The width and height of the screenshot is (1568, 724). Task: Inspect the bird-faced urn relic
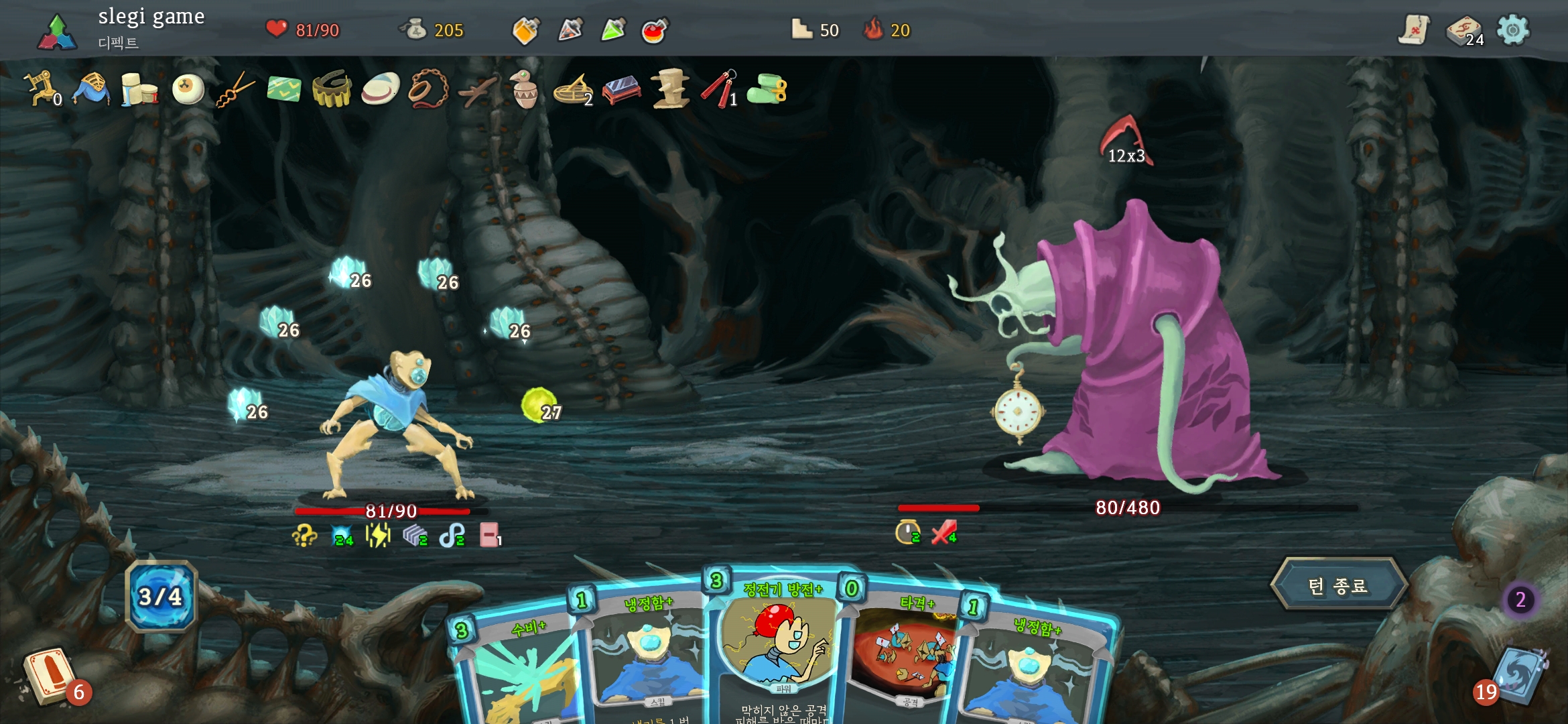coord(525,89)
